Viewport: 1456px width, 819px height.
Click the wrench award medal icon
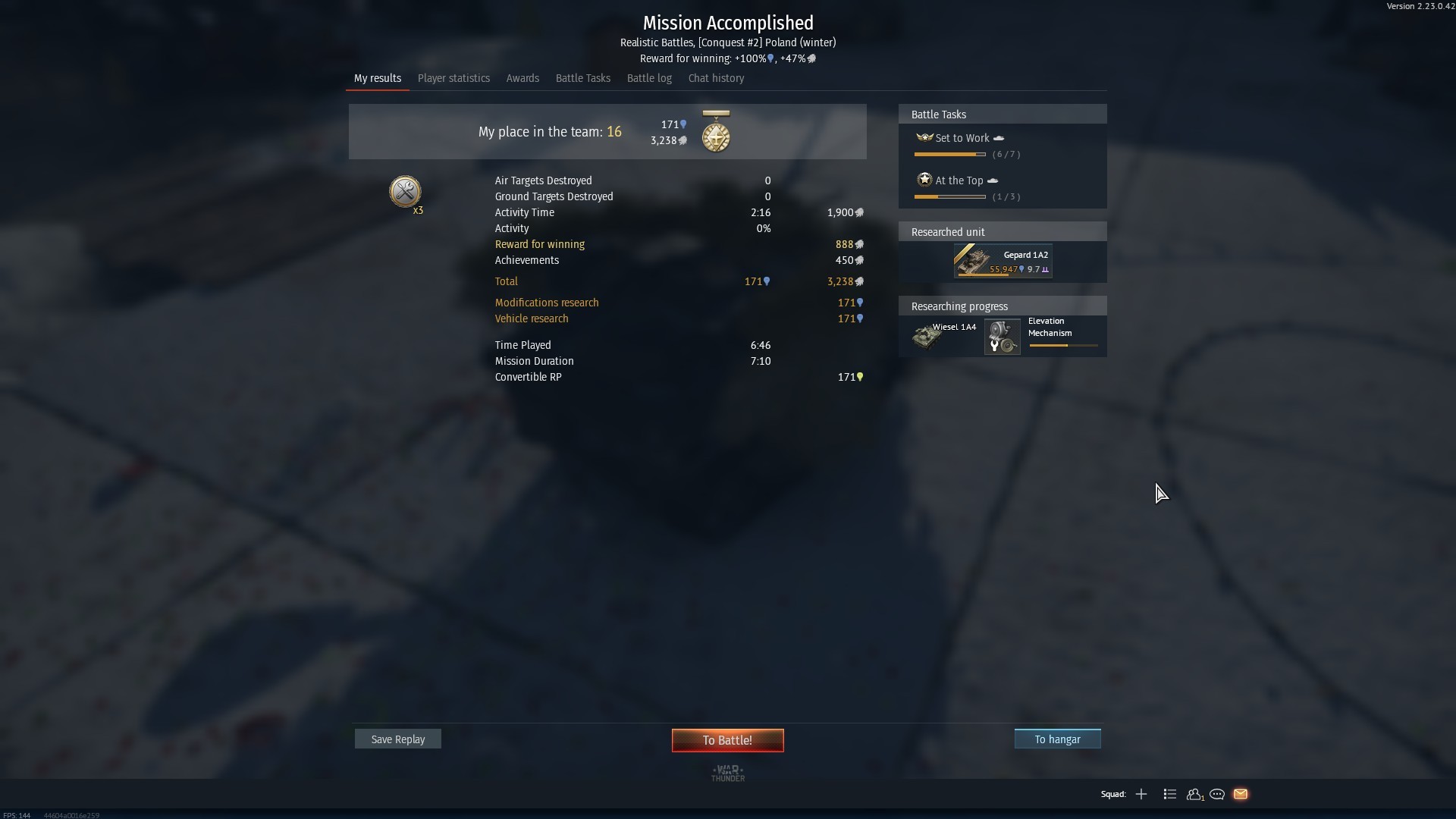coord(405,192)
